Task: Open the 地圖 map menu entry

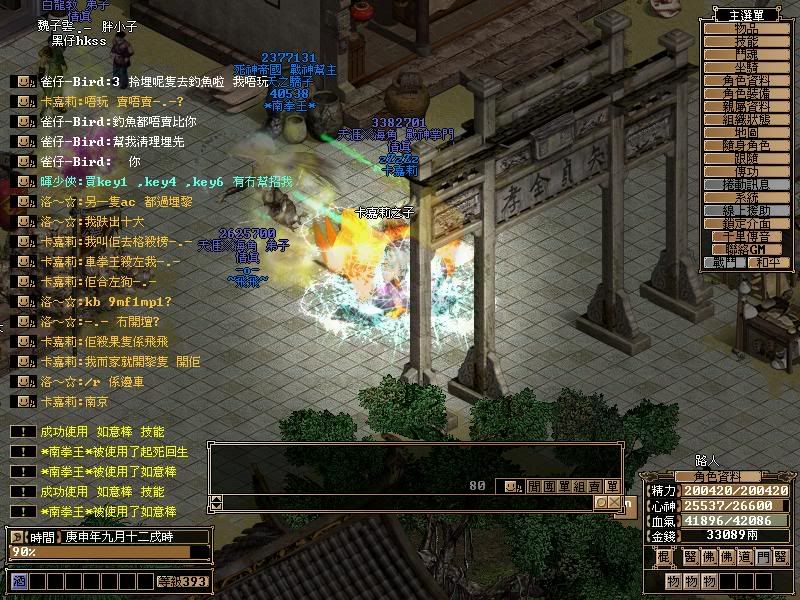Action: pos(746,133)
